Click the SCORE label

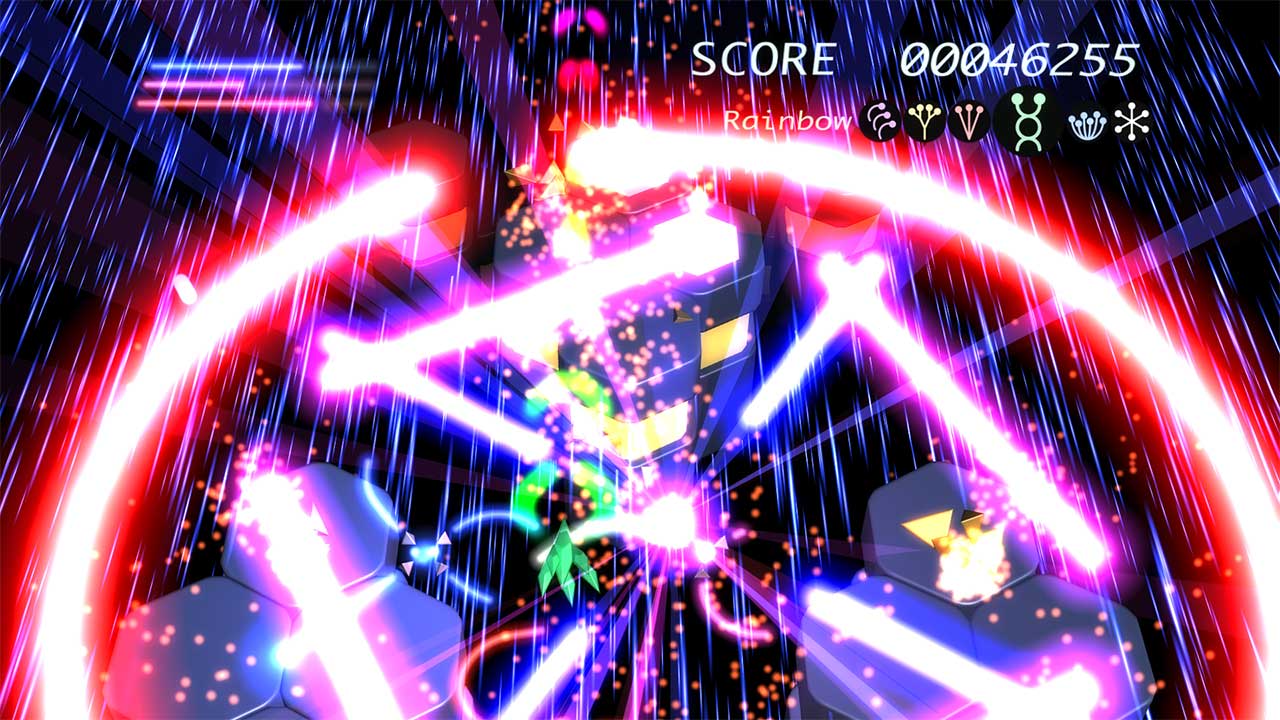tap(762, 58)
